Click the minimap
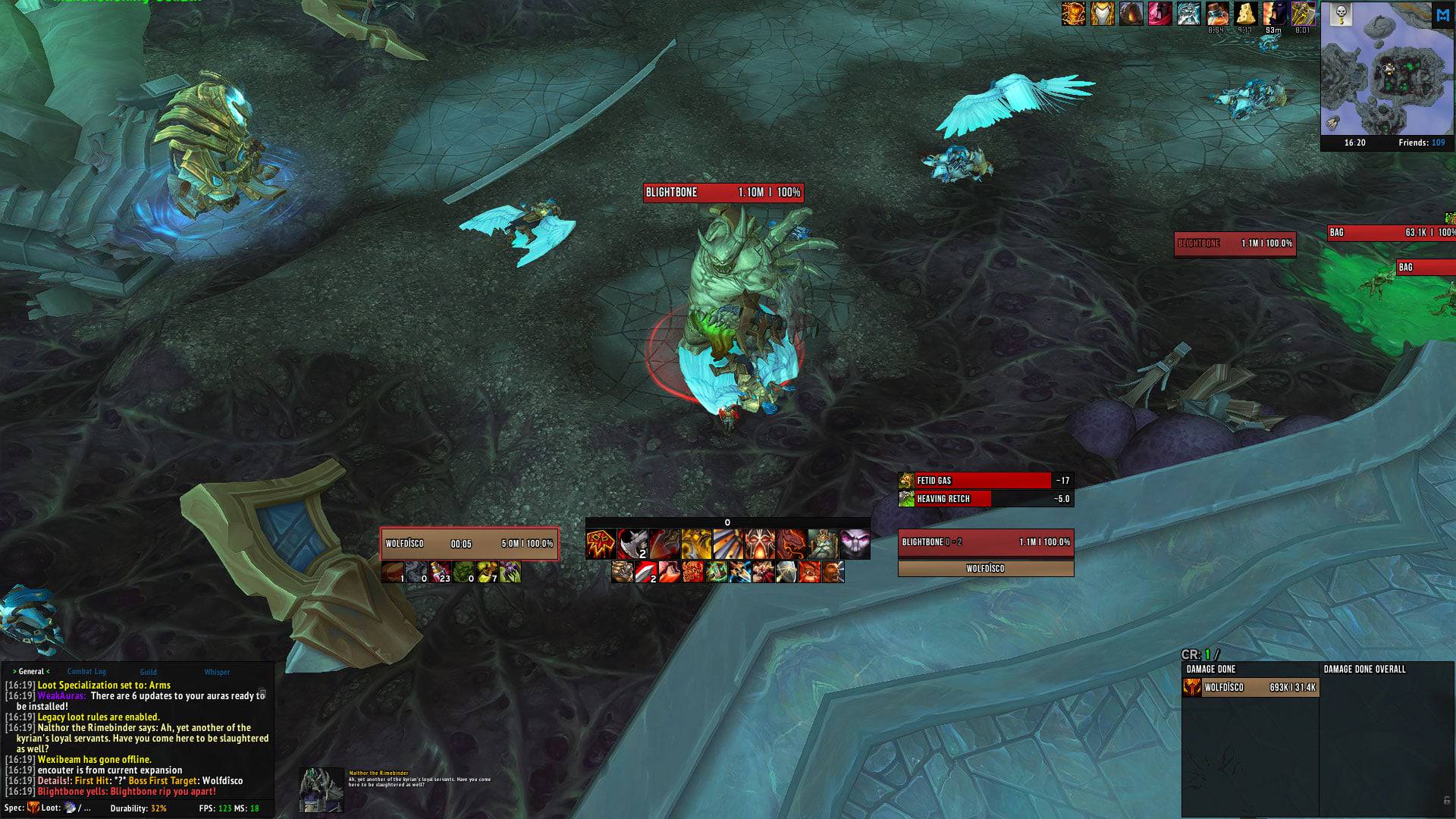The image size is (1456, 819). 1376,76
